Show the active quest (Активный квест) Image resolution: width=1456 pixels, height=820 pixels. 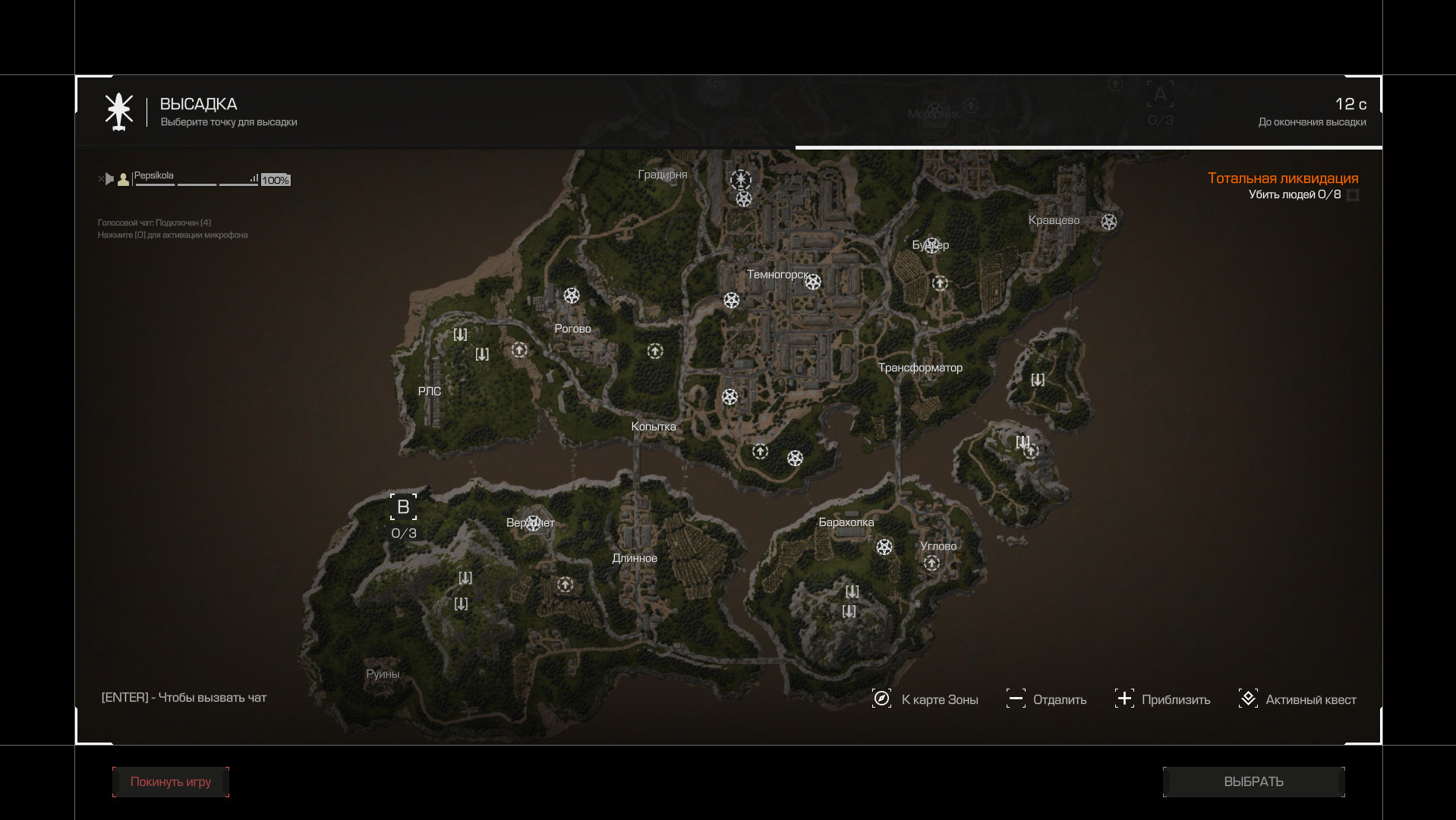(x=1297, y=699)
